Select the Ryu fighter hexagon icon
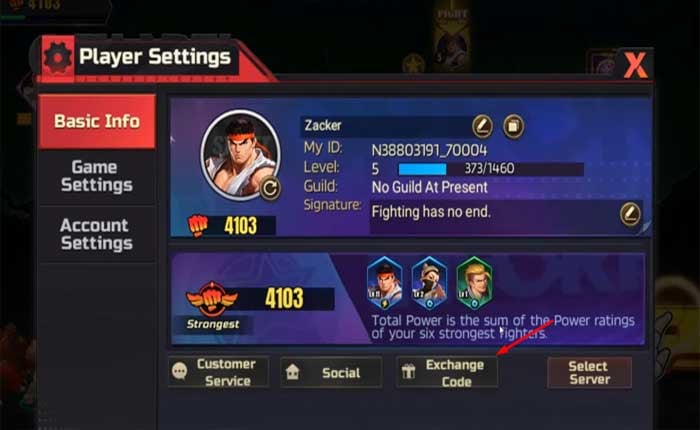Screen dimensions: 700x430 click(x=385, y=283)
